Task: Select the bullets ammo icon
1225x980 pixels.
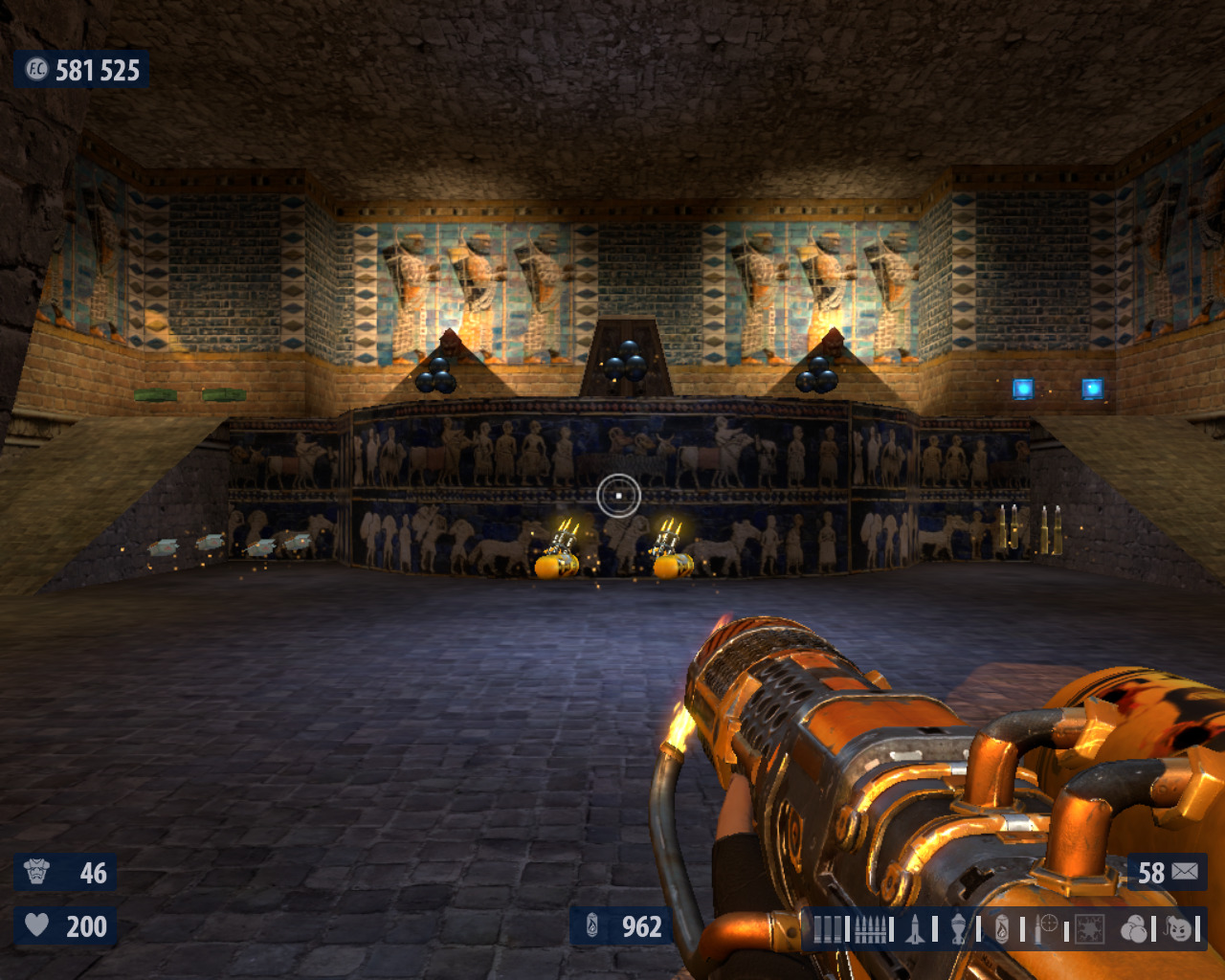Action: [870, 928]
